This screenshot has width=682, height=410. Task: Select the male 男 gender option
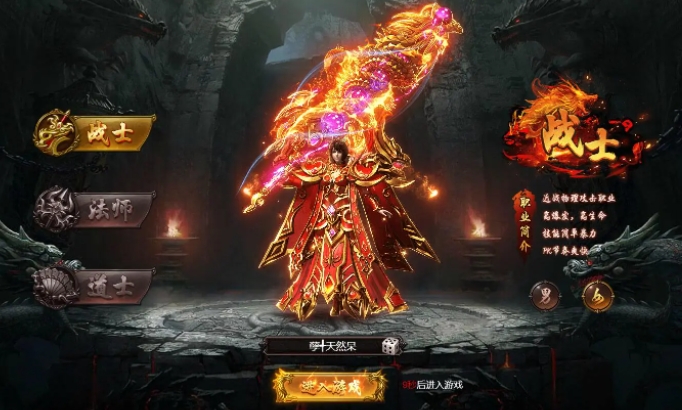pos(544,296)
